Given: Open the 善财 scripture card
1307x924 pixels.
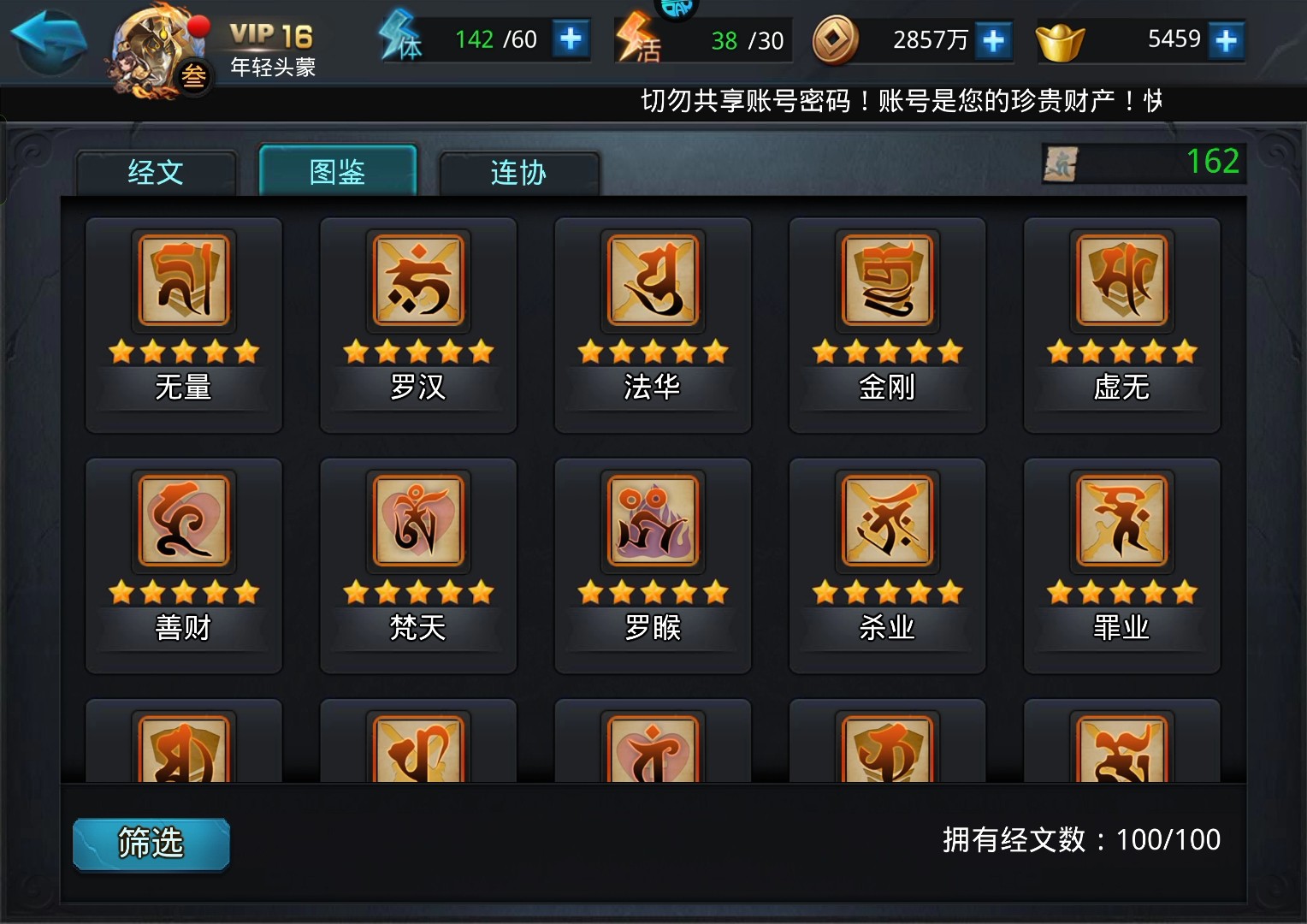Looking at the screenshot, I should pos(182,522).
